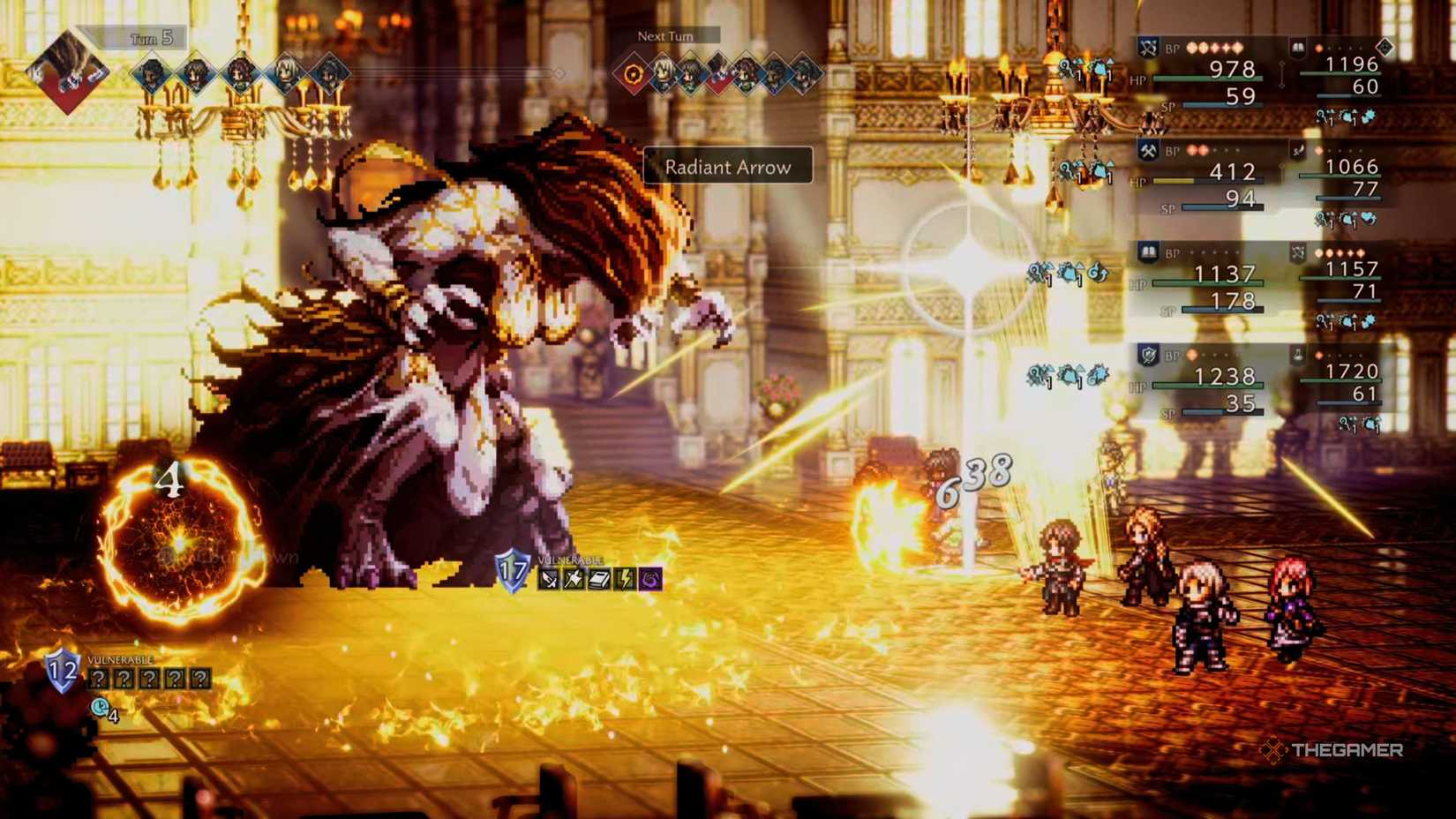Screen dimensions: 1456x819
Task: Click the lightning weakness icon
Action: (624, 578)
